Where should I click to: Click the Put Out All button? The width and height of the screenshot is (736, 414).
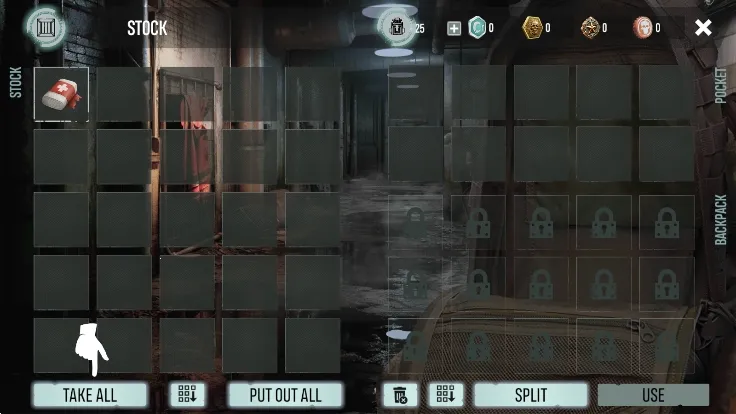pyautogui.click(x=285, y=395)
